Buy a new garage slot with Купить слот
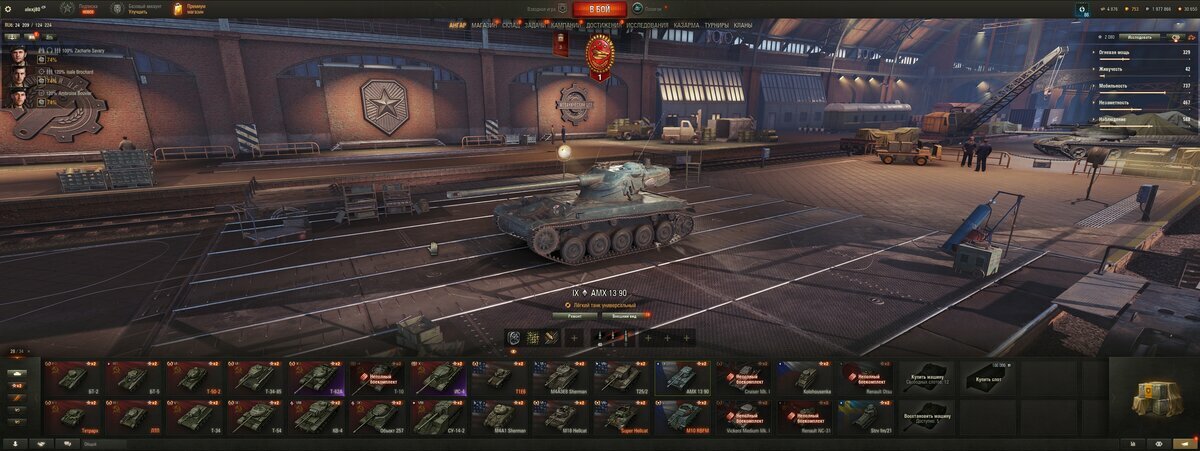The image size is (1200, 451). tap(988, 378)
